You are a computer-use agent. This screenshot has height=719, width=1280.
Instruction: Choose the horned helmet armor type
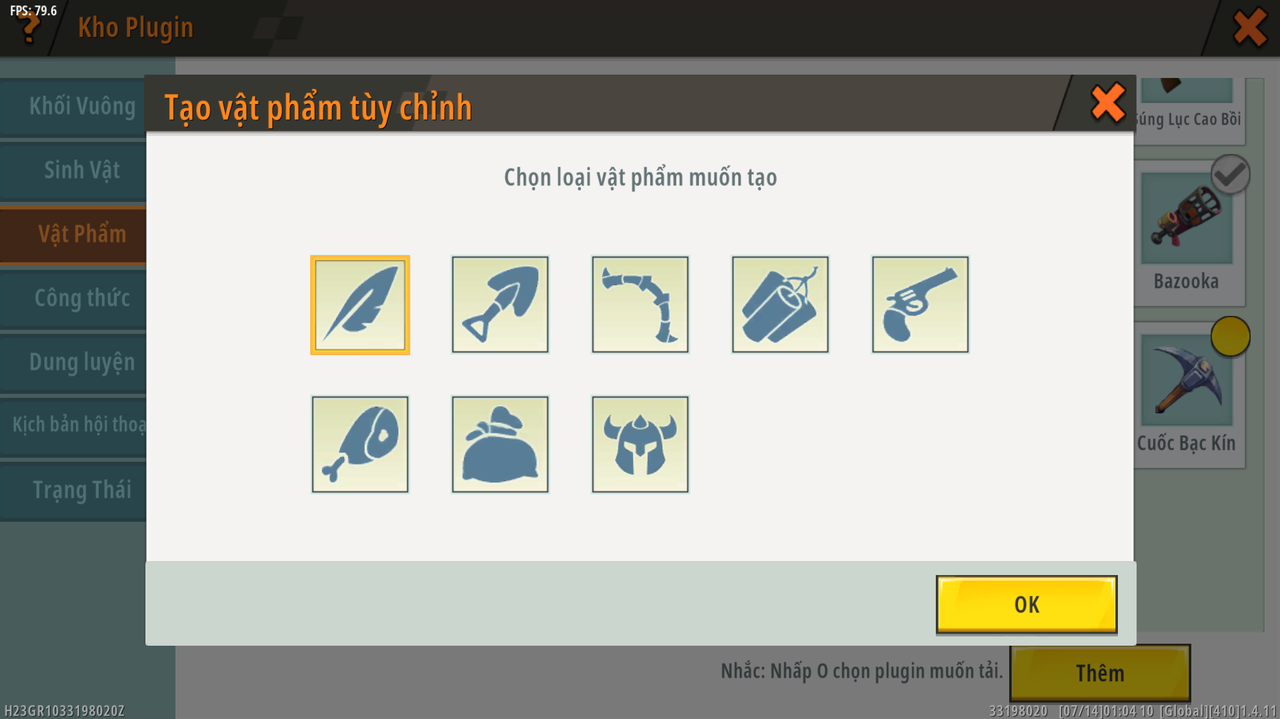(640, 444)
